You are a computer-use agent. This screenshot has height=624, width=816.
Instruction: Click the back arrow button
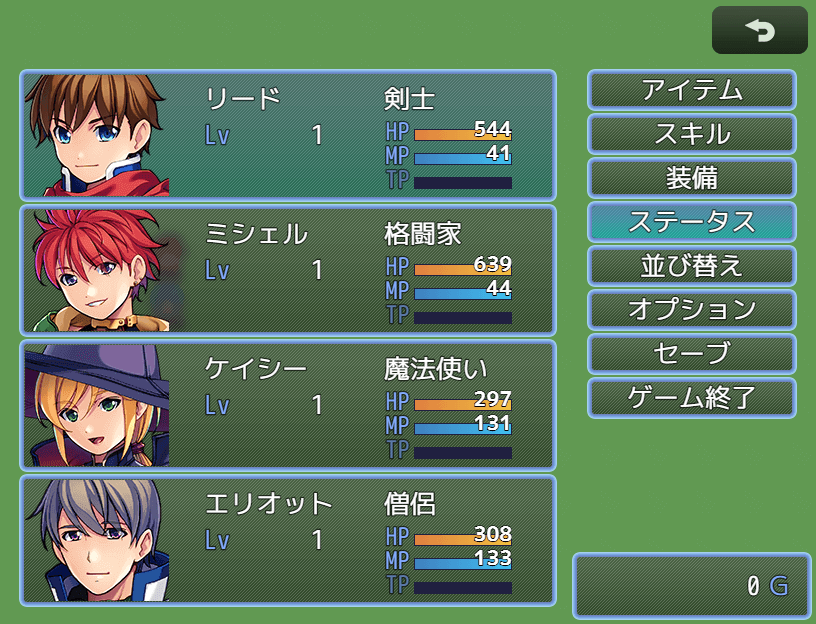coord(759,31)
